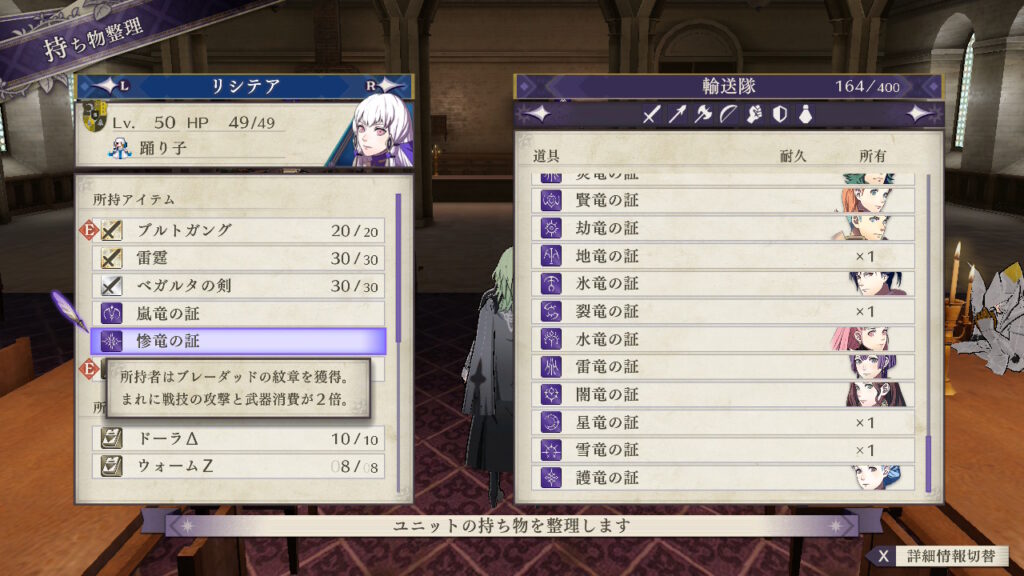Pick 嵐竜の証 from held items
The image size is (1024, 576).
tap(238, 314)
